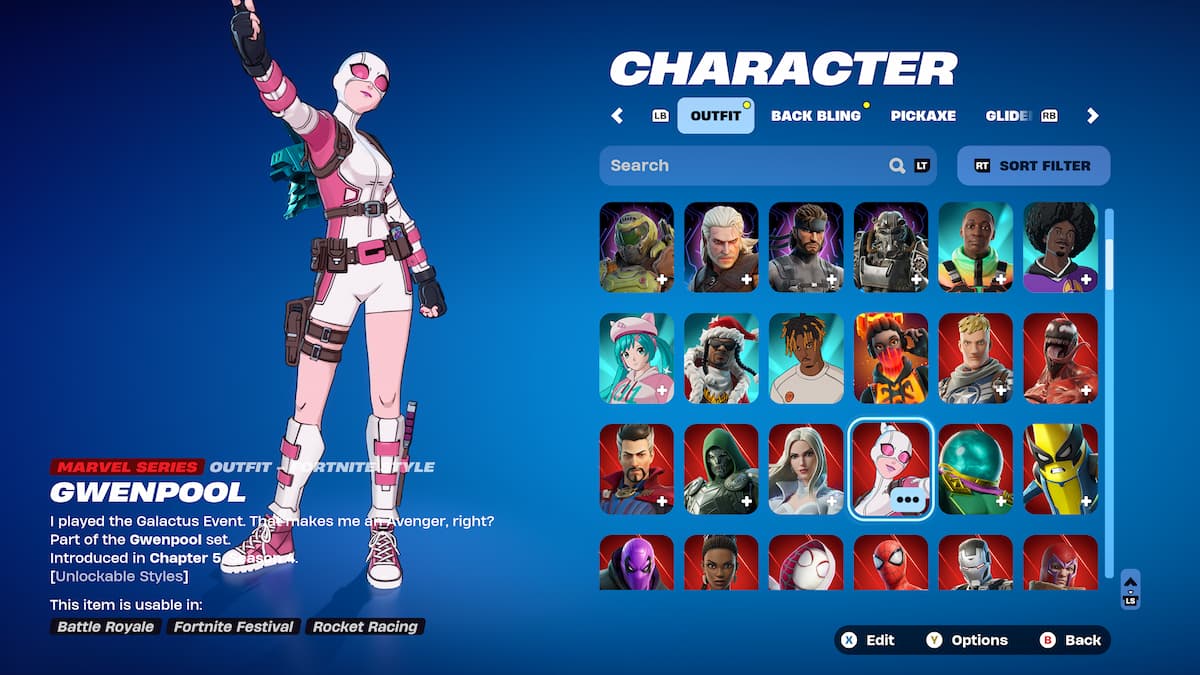1200x675 pixels.
Task: Click the Edit button
Action: (x=868, y=640)
